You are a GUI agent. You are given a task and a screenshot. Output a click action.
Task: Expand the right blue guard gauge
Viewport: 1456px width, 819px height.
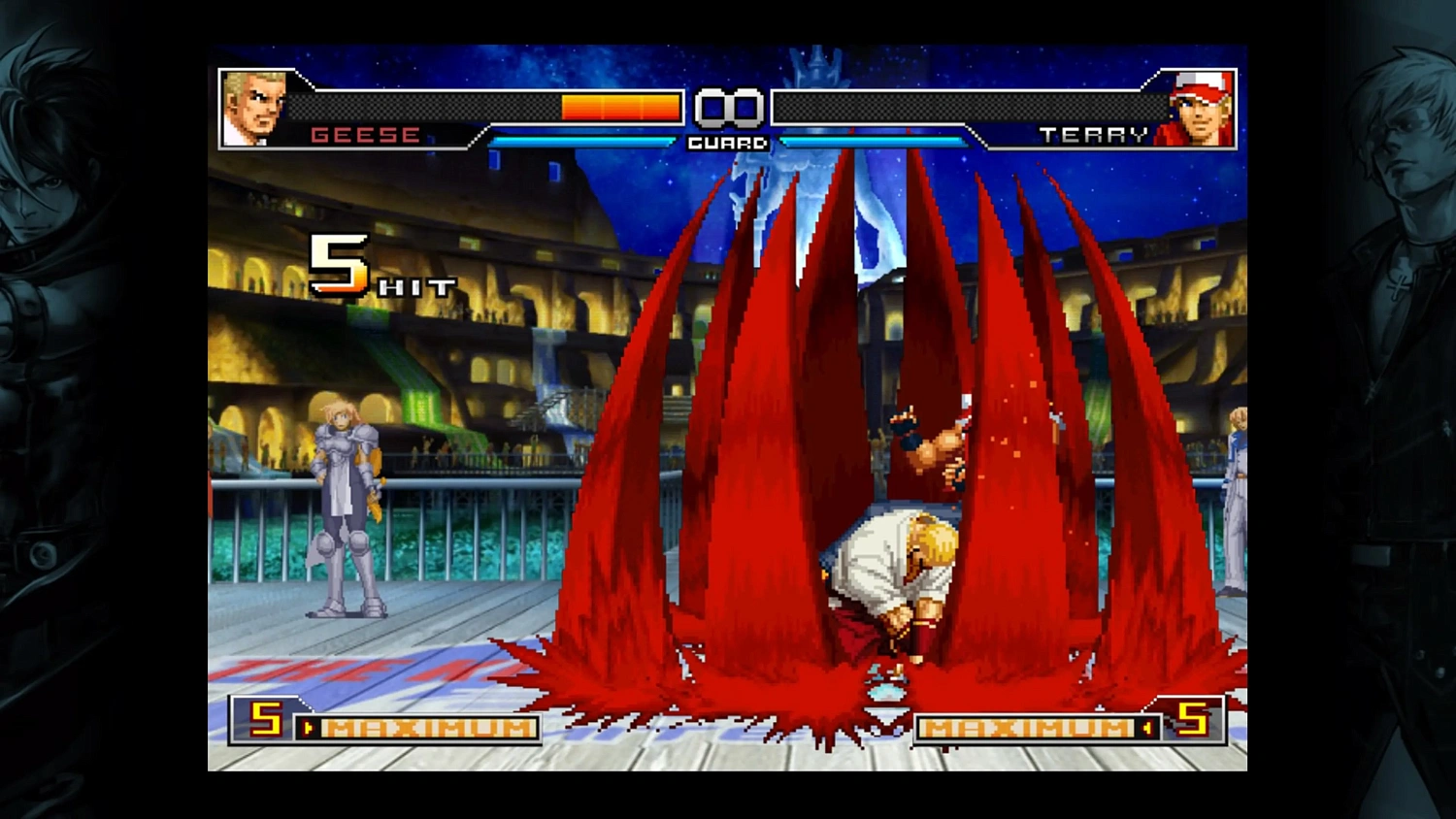[874, 140]
